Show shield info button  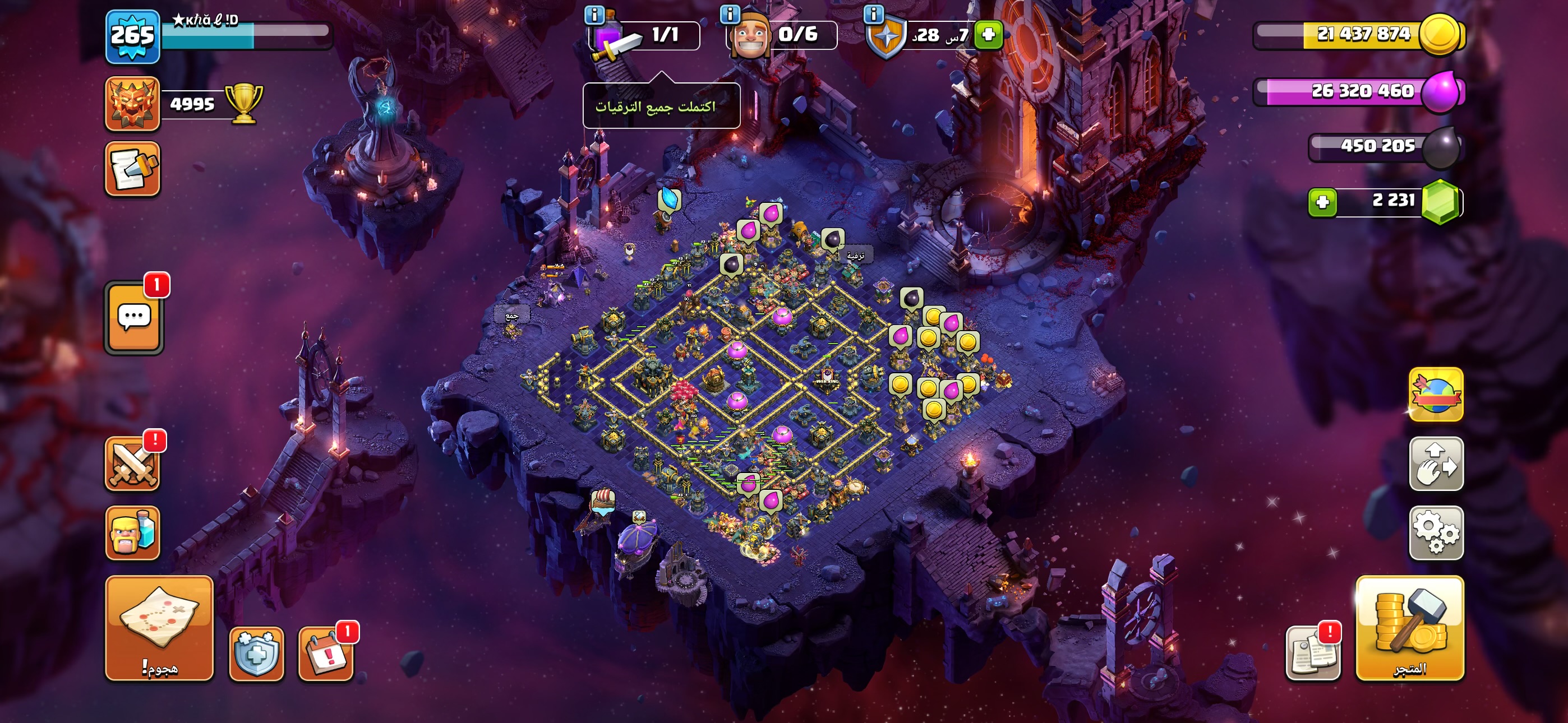874,13
